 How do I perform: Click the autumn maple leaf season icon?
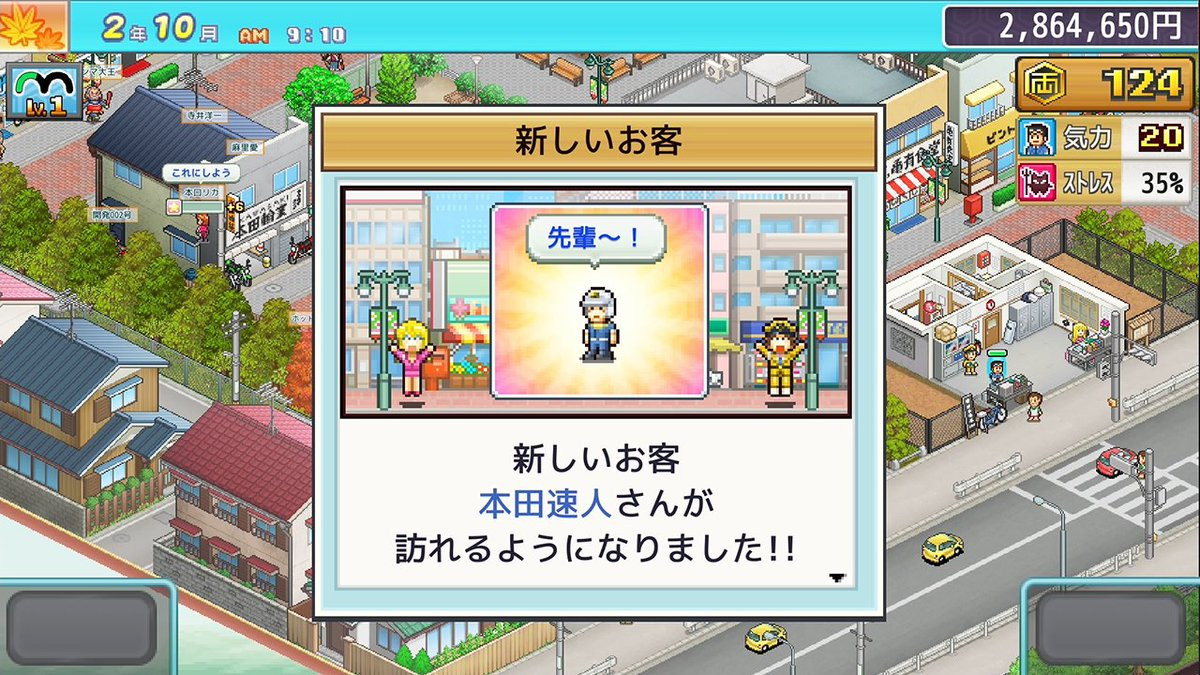[32, 27]
